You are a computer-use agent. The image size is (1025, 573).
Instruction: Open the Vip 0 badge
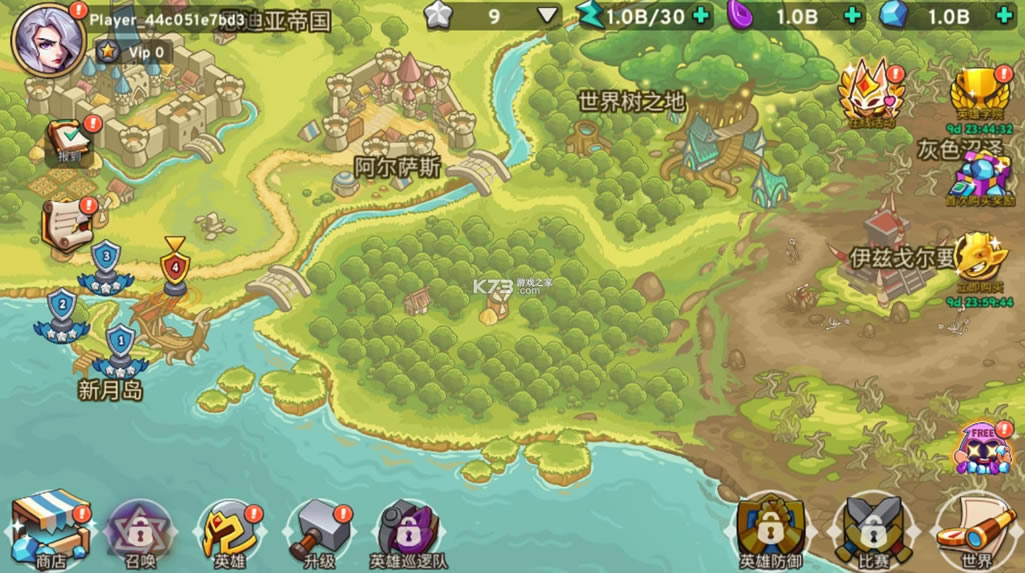click(x=134, y=52)
